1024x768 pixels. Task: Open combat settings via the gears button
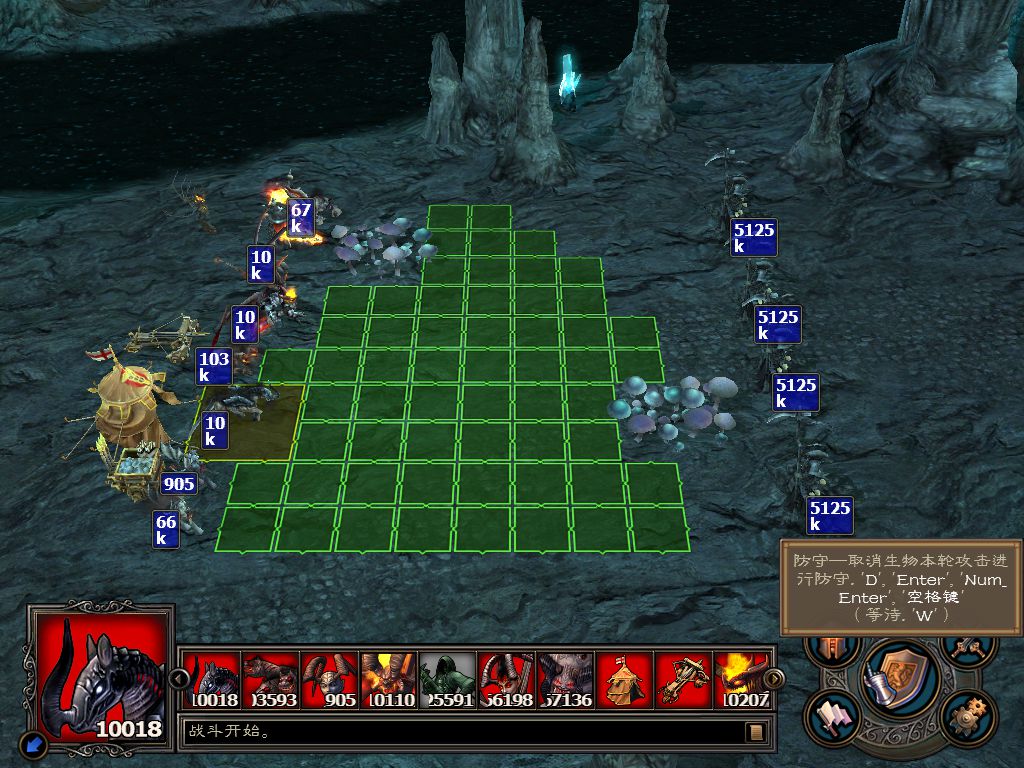(x=966, y=716)
